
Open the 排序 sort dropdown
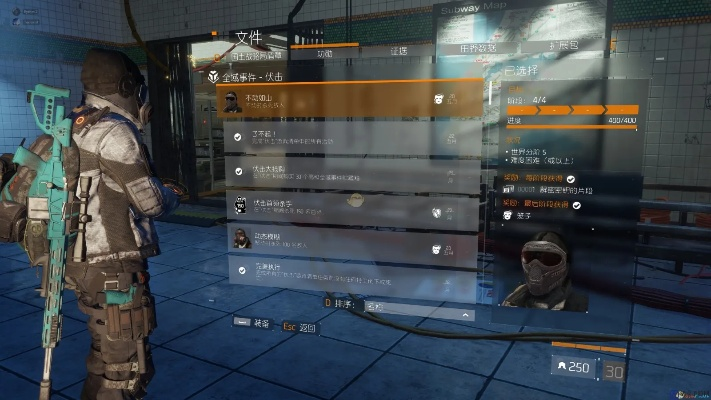(416, 314)
